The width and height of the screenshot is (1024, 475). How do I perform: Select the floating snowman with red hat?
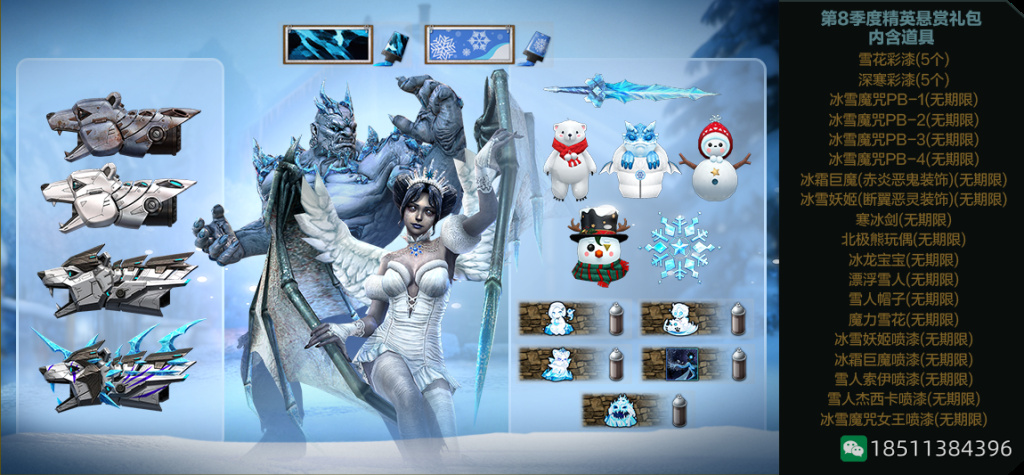point(714,160)
